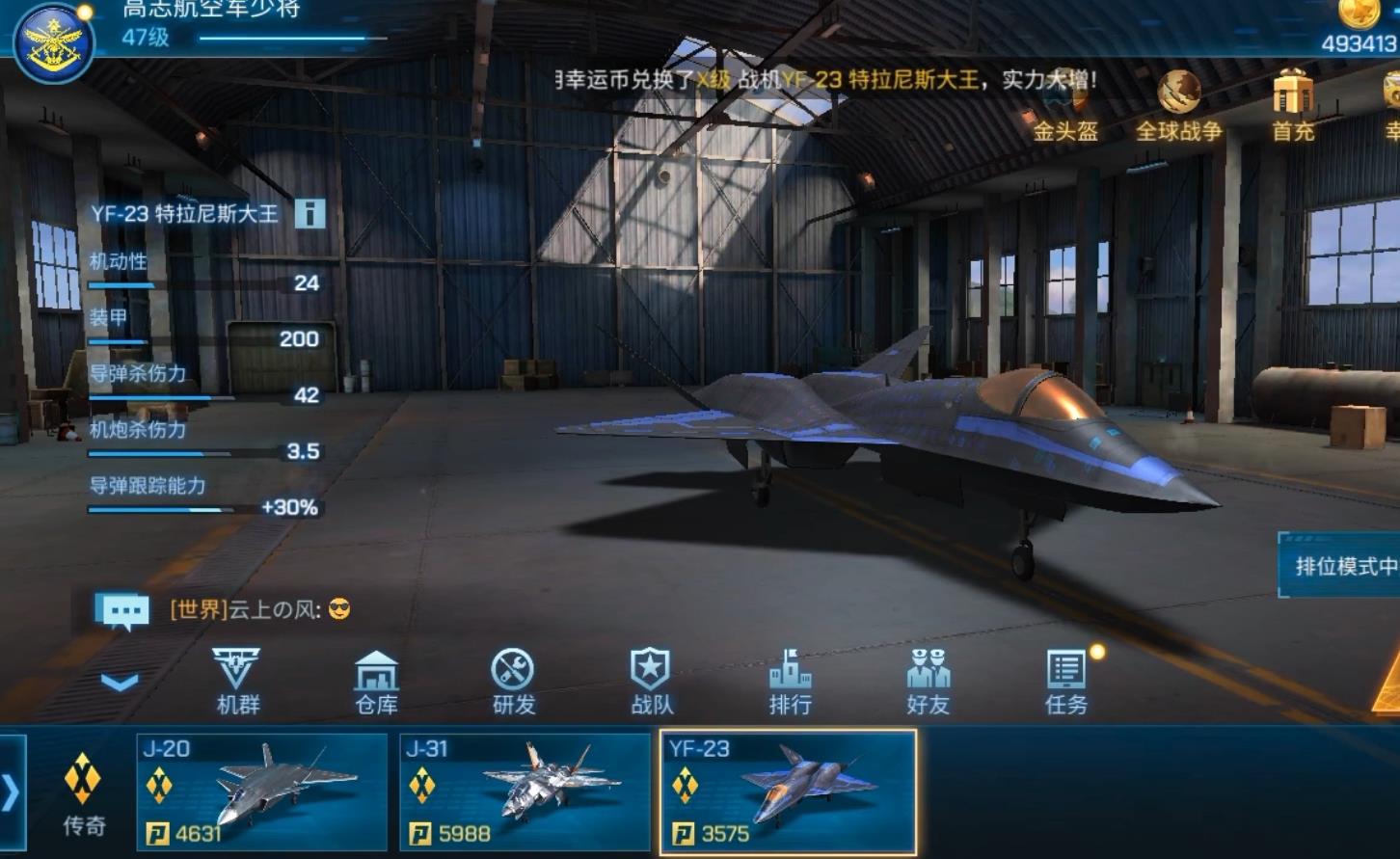Select the J-31 aircraft card
This screenshot has width=1400, height=859.
pos(524,791)
